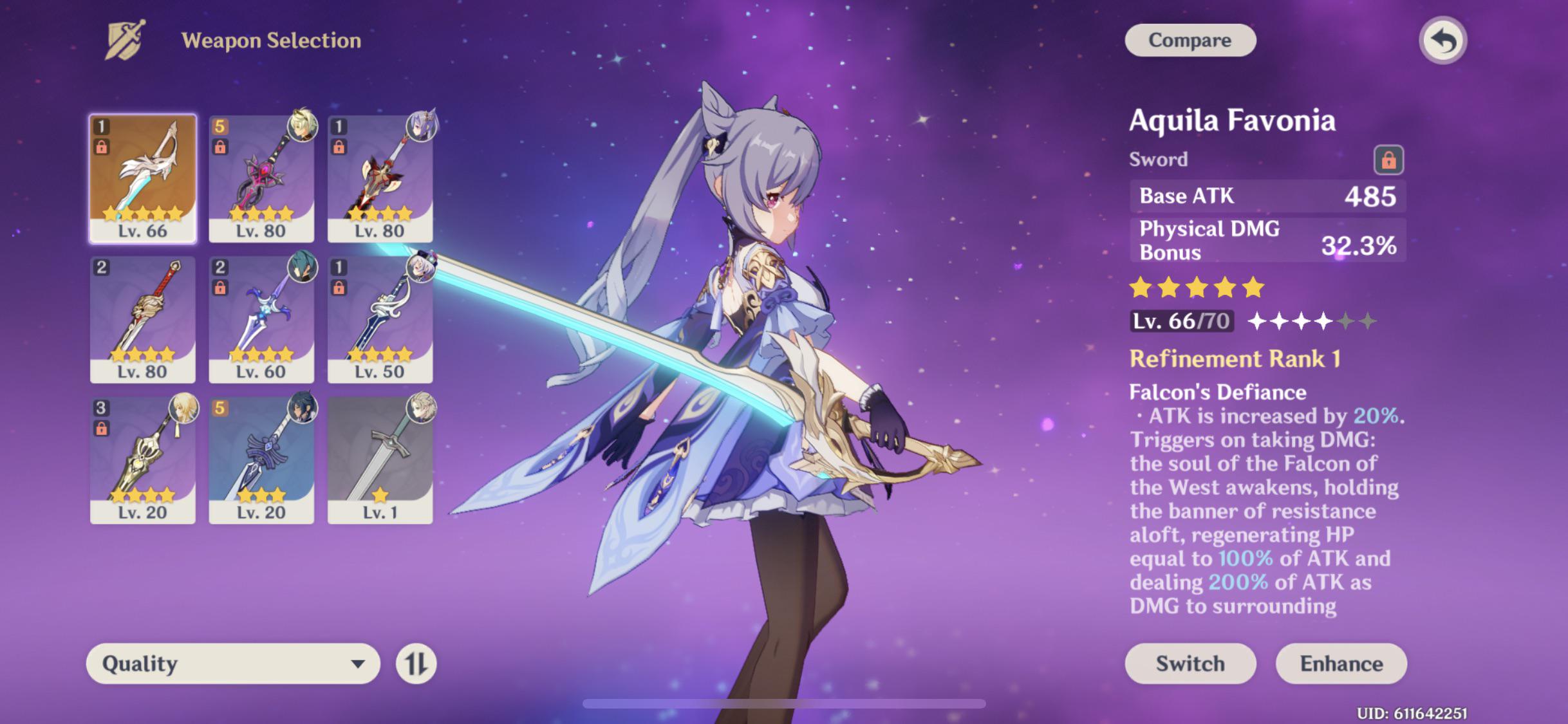Open the Quality sorting dropdown
The height and width of the screenshot is (724, 1568).
click(x=232, y=663)
